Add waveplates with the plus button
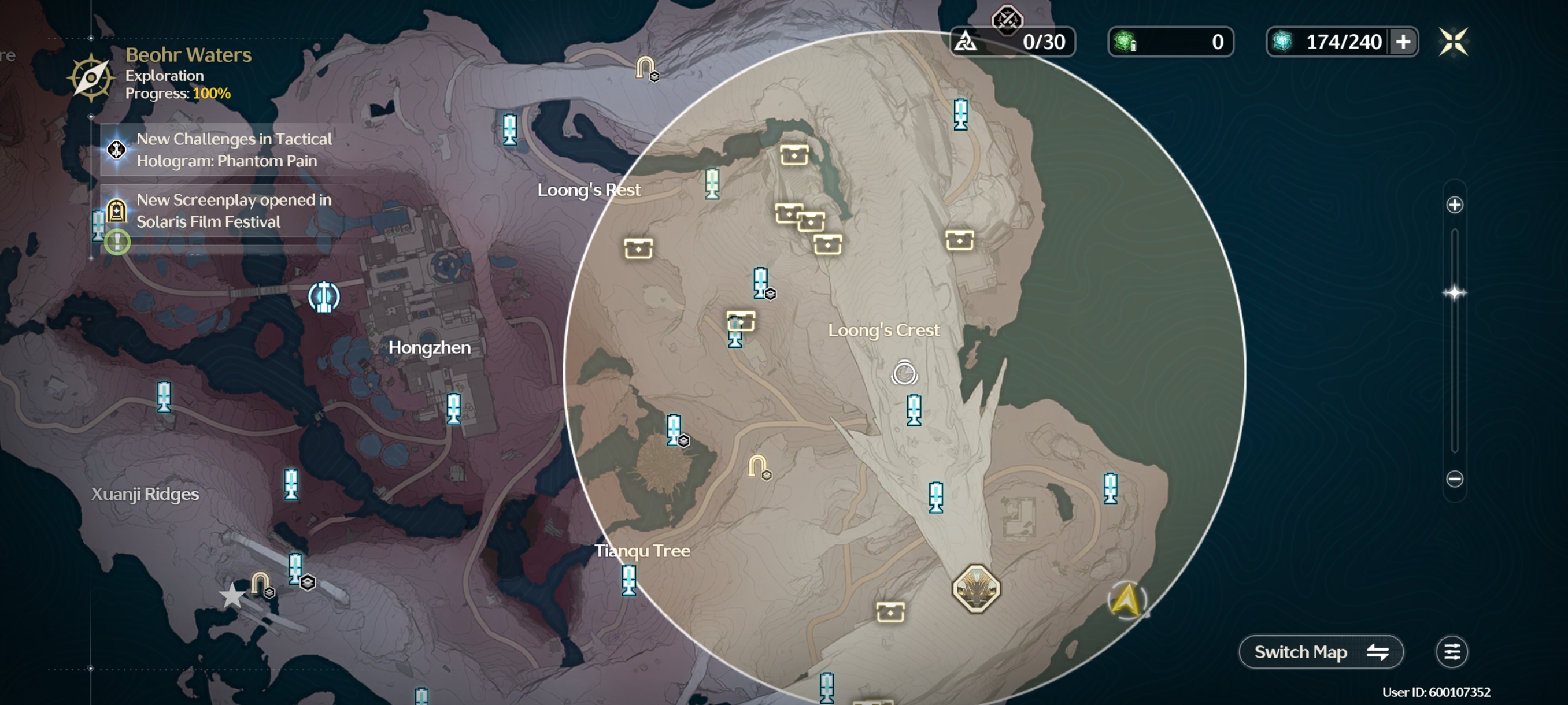Viewport: 1568px width, 705px height. (x=1403, y=42)
